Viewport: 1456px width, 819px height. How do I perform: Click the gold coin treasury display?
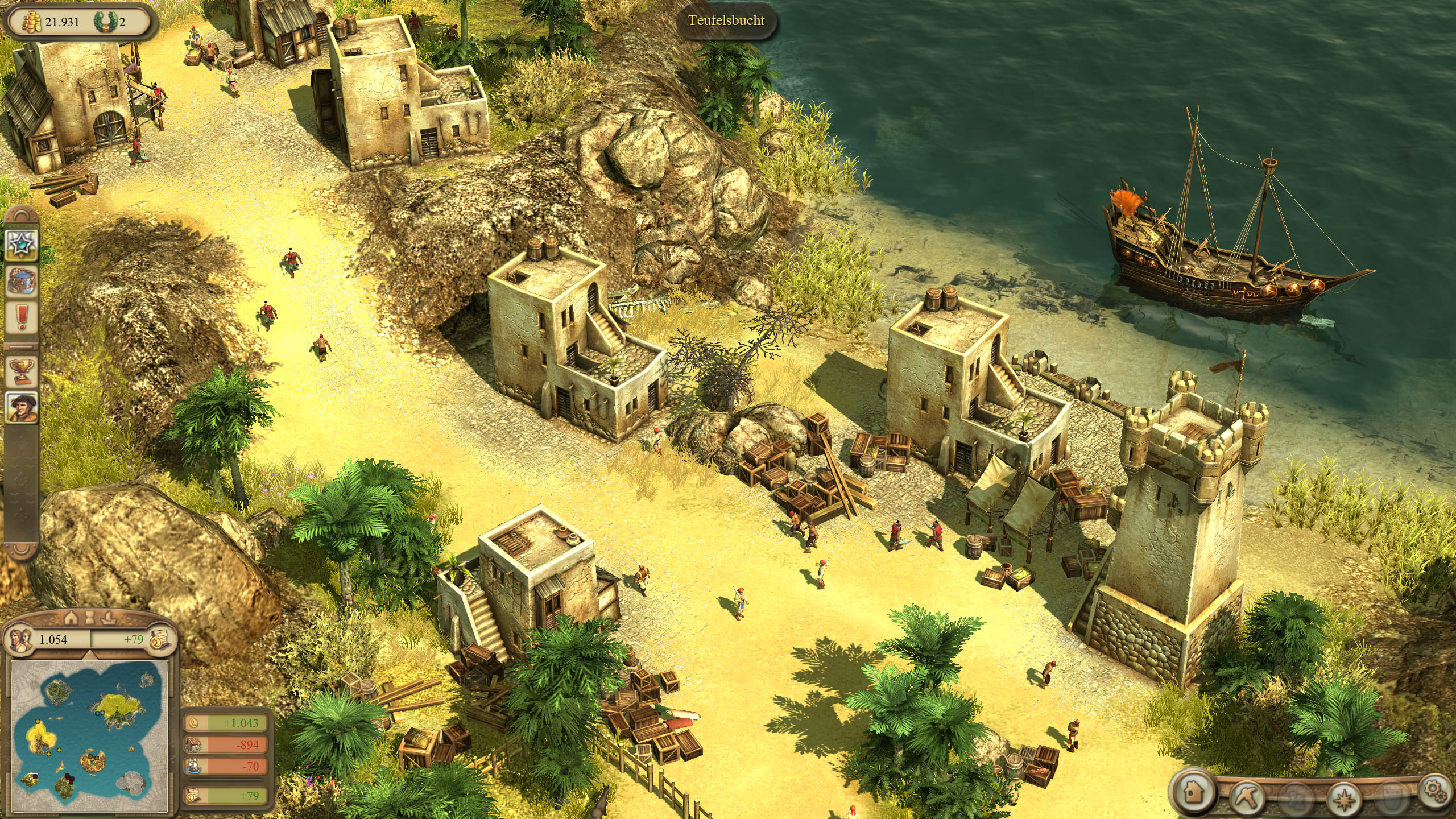pyautogui.click(x=32, y=22)
